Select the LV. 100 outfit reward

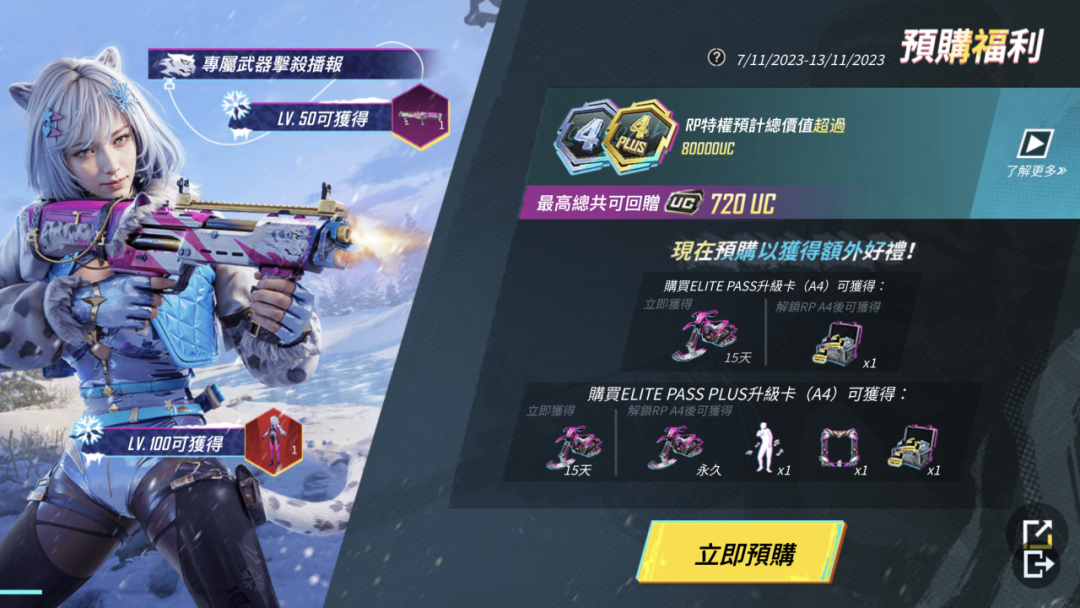pyautogui.click(x=273, y=439)
